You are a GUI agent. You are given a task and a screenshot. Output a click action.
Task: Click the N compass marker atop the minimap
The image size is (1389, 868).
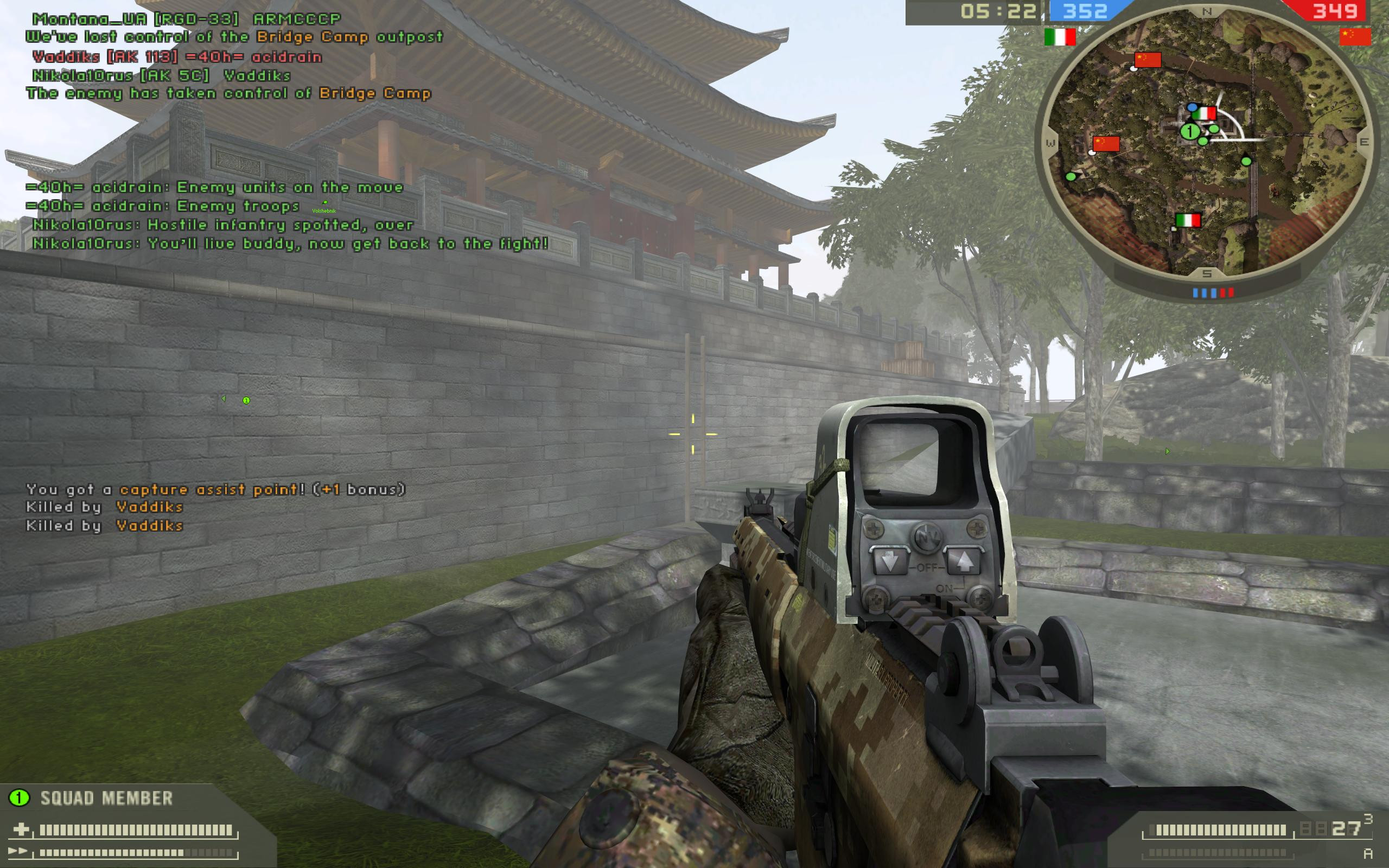click(1207, 11)
